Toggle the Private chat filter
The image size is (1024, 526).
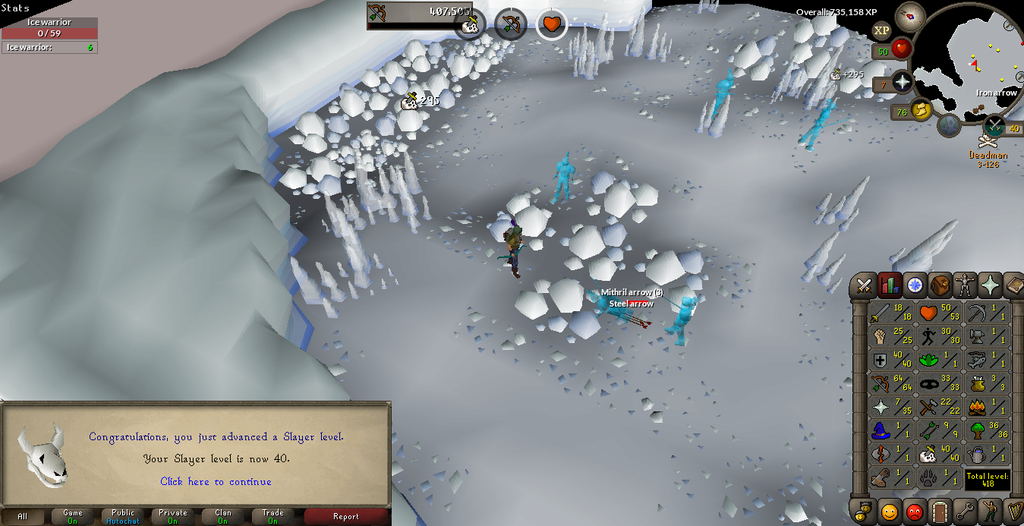(x=173, y=516)
